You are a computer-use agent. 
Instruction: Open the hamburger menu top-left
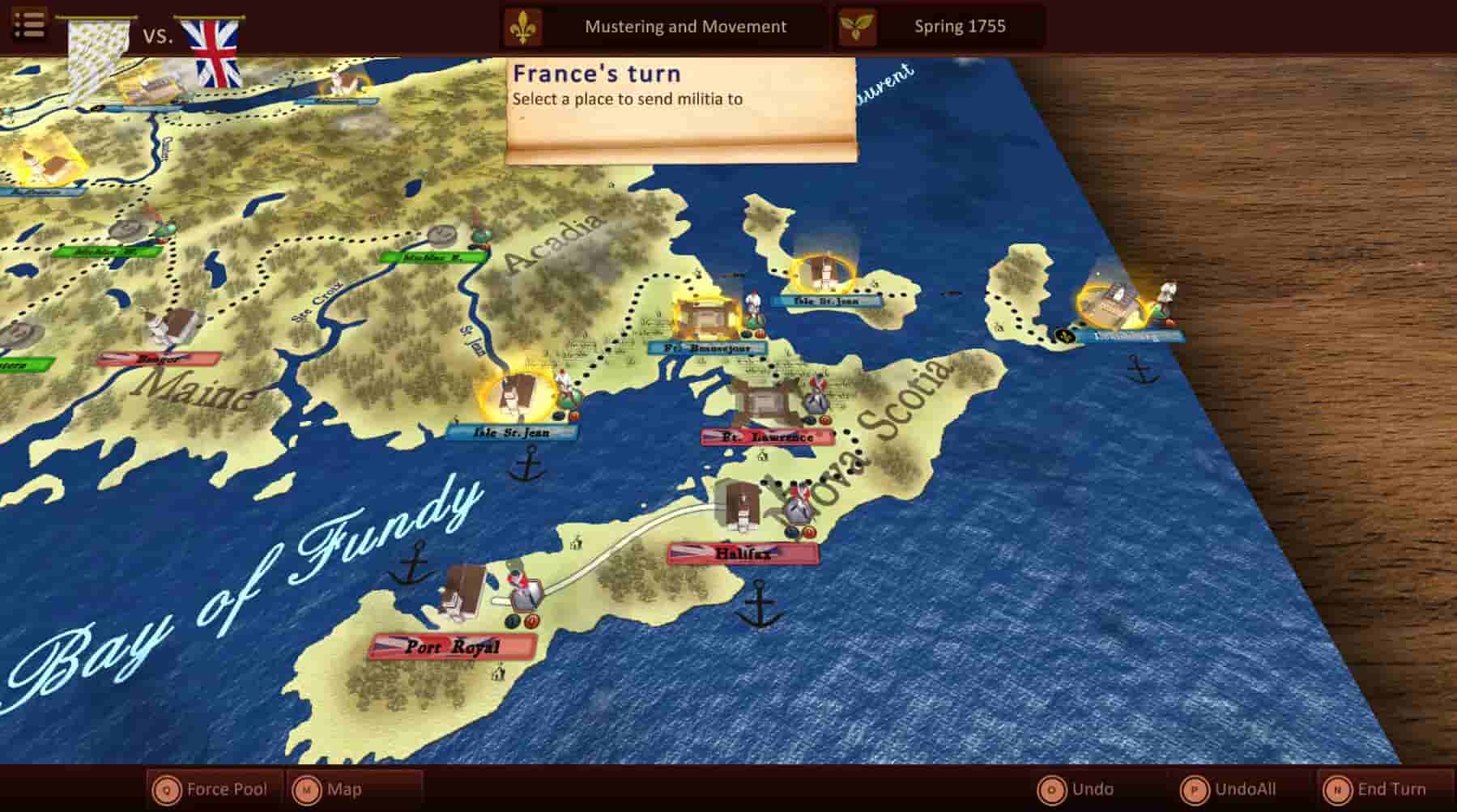click(x=30, y=23)
